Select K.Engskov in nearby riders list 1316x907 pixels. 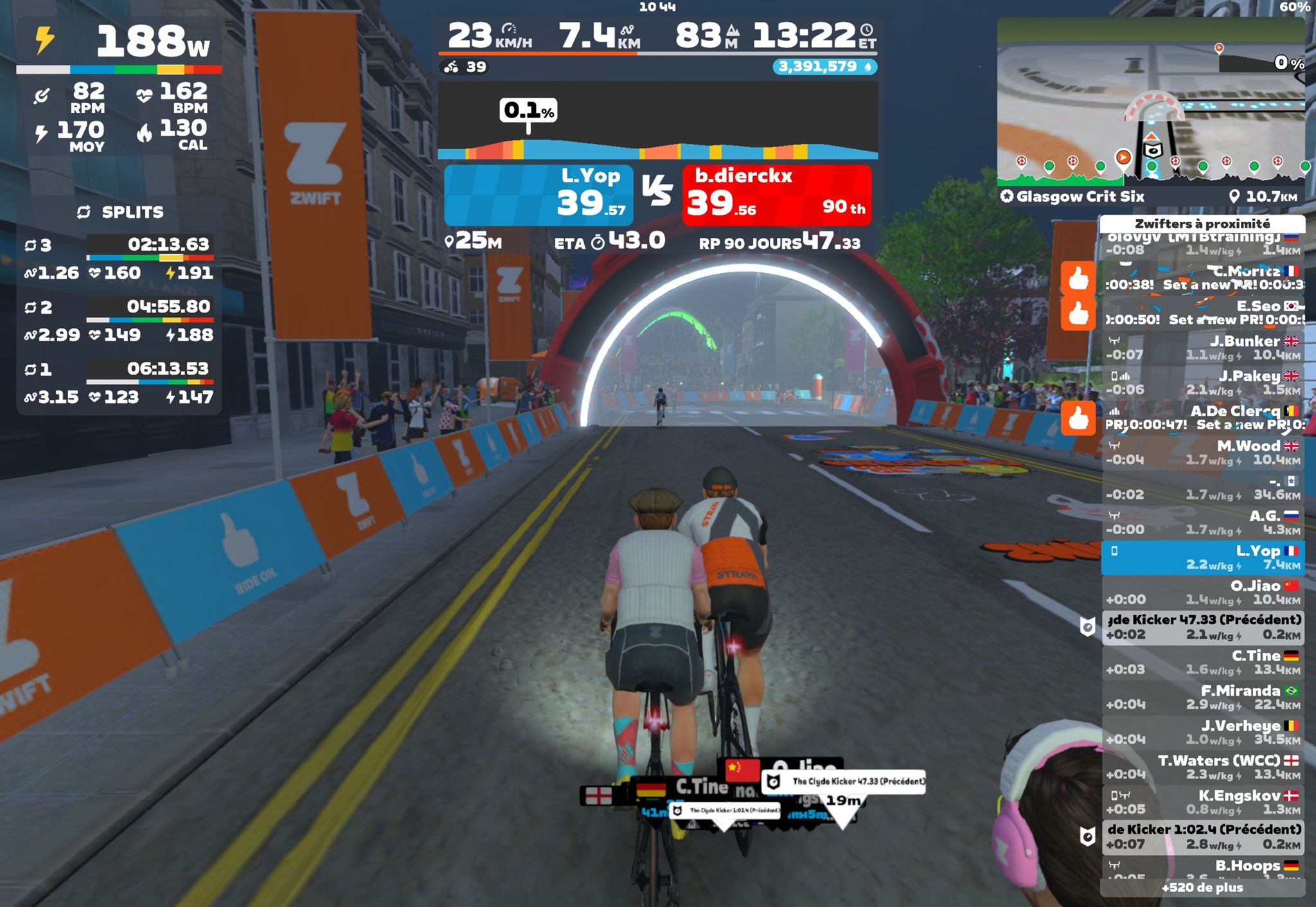pyautogui.click(x=1202, y=802)
